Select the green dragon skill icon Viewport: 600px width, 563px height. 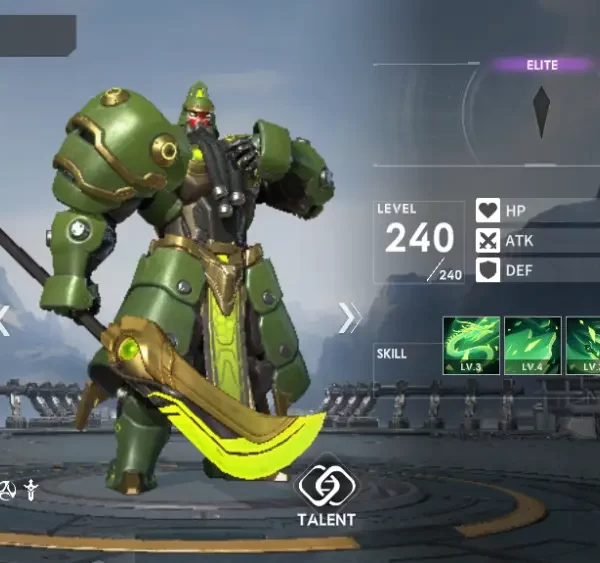(x=471, y=345)
